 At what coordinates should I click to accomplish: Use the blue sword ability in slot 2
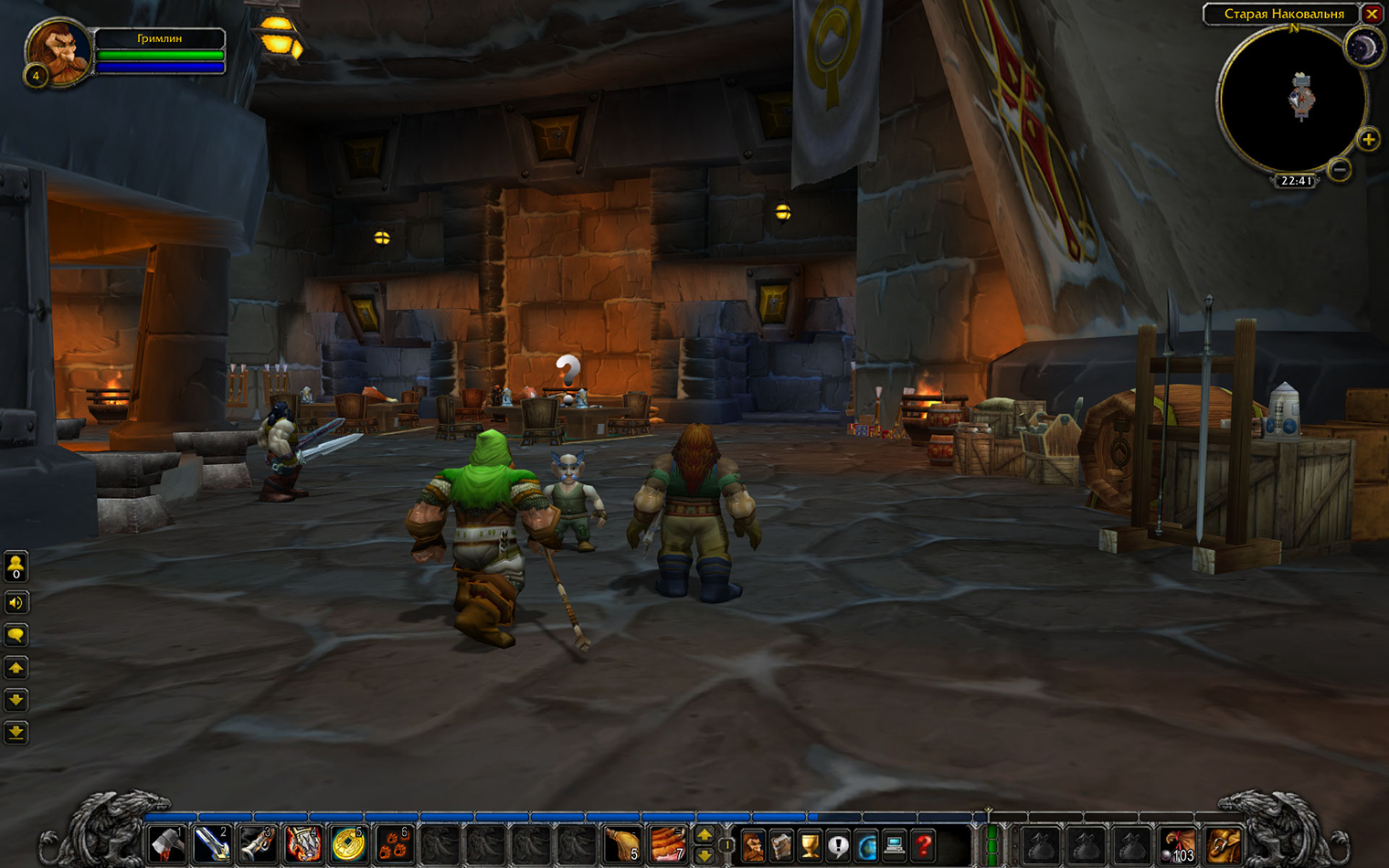coord(212,844)
